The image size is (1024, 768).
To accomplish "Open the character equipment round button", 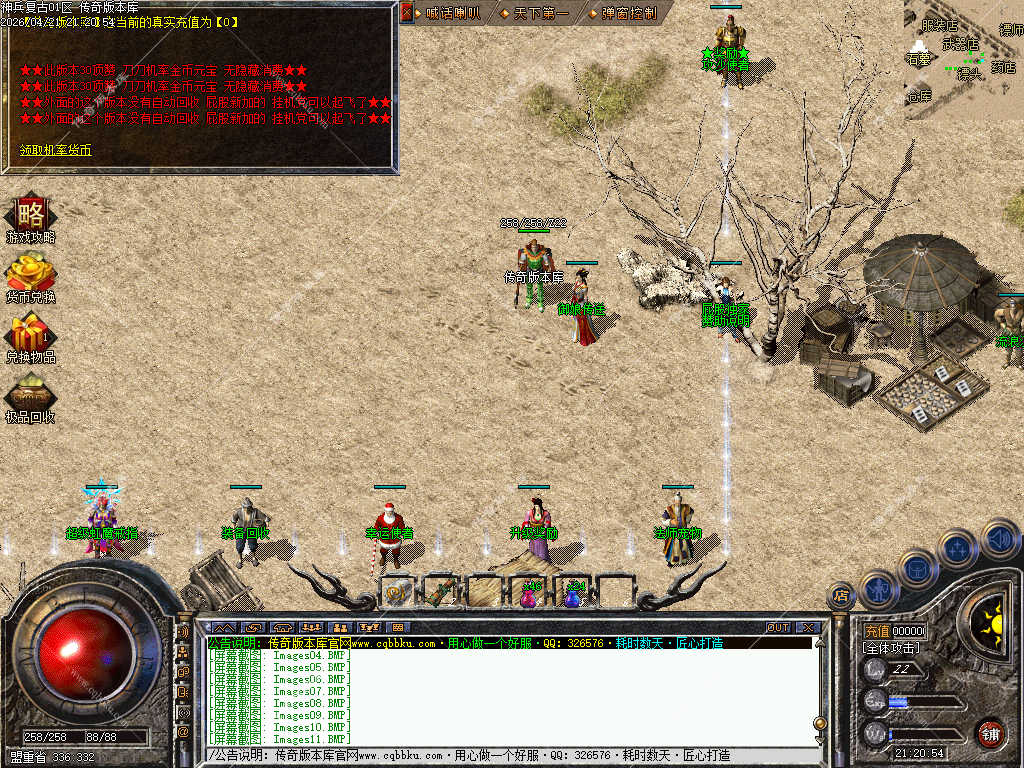I will (879, 588).
